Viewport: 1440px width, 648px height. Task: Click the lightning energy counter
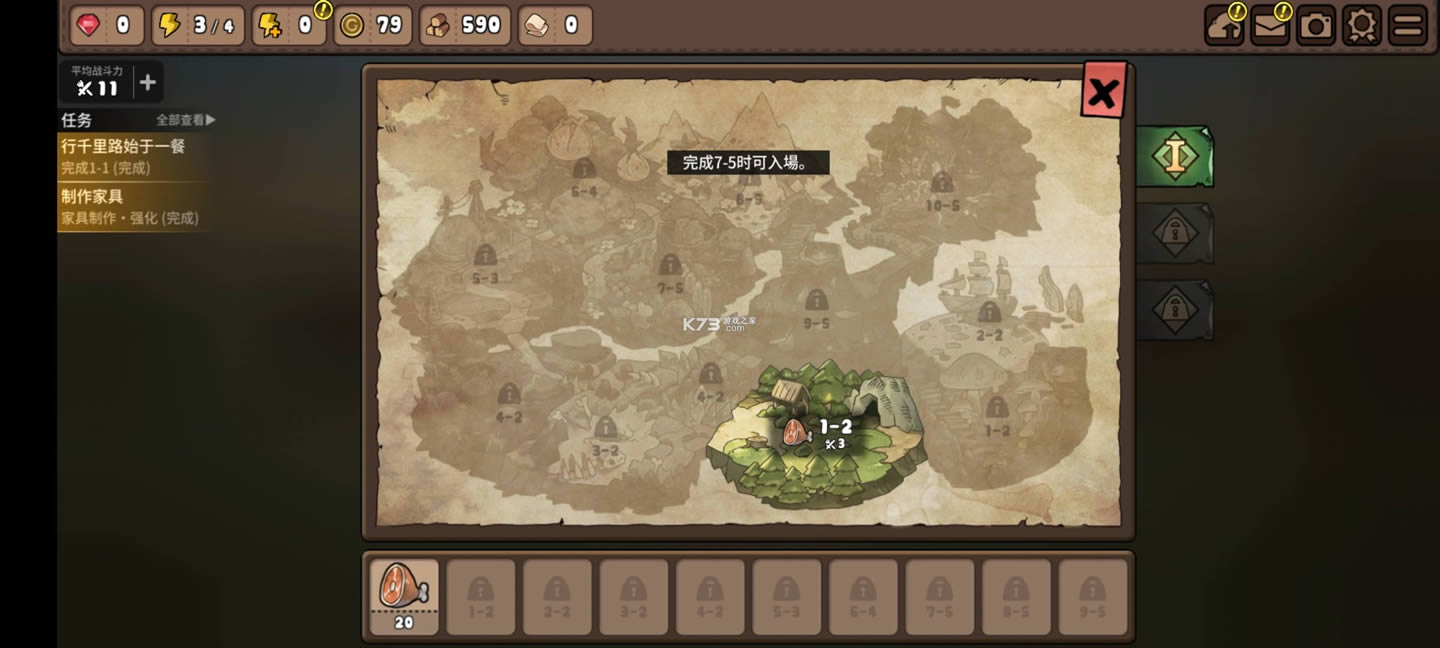(x=197, y=26)
